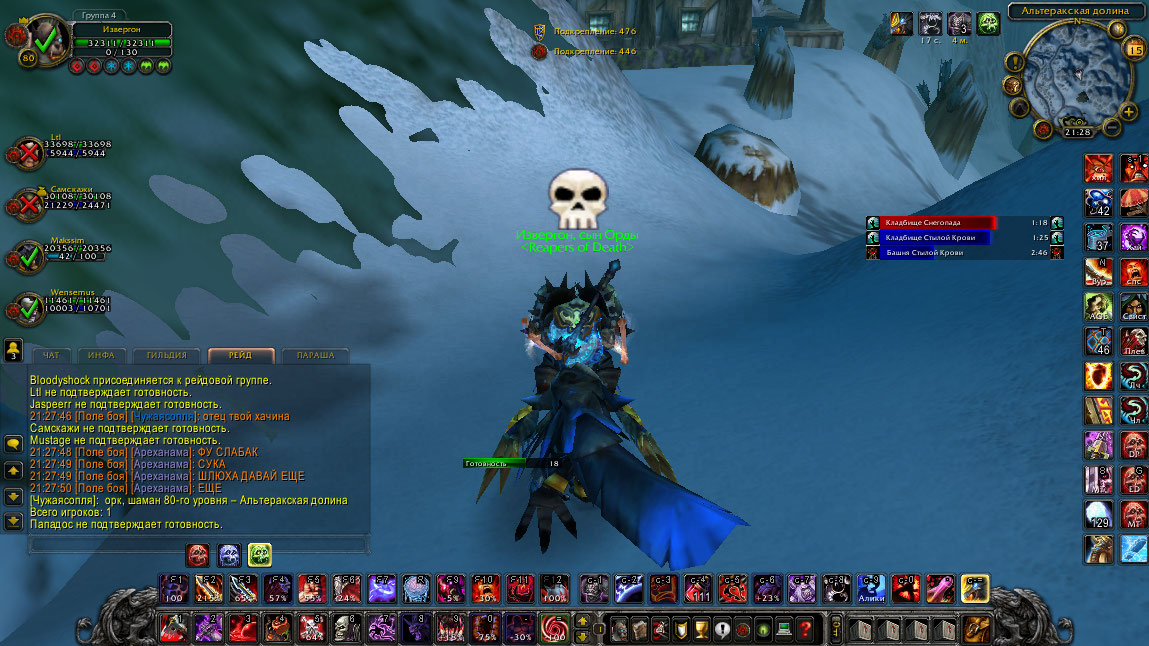The image size is (1149, 646).
Task: Zoom out the minimap with minus button
Action: 1112,128
